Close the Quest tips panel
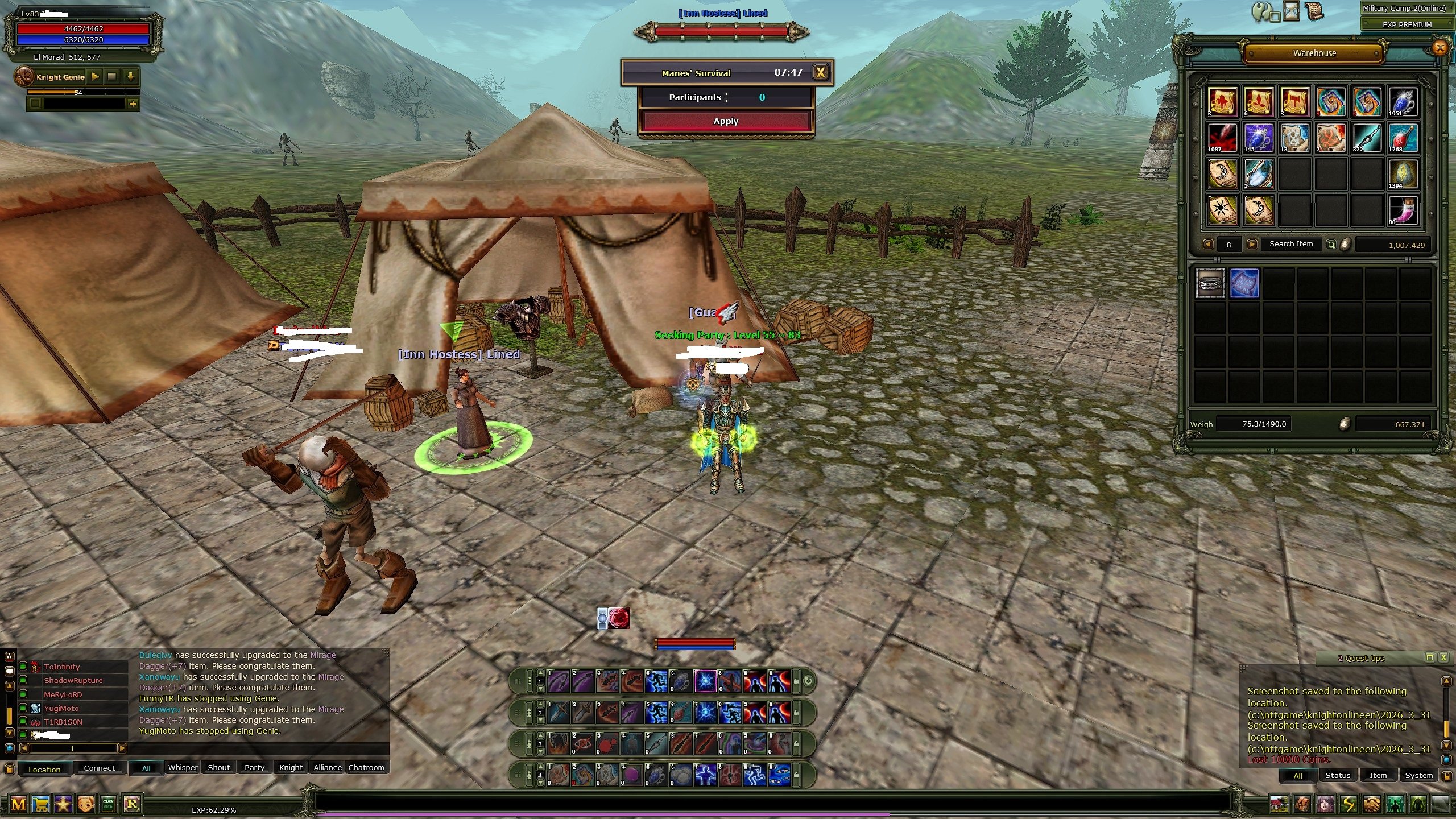 1443,657
